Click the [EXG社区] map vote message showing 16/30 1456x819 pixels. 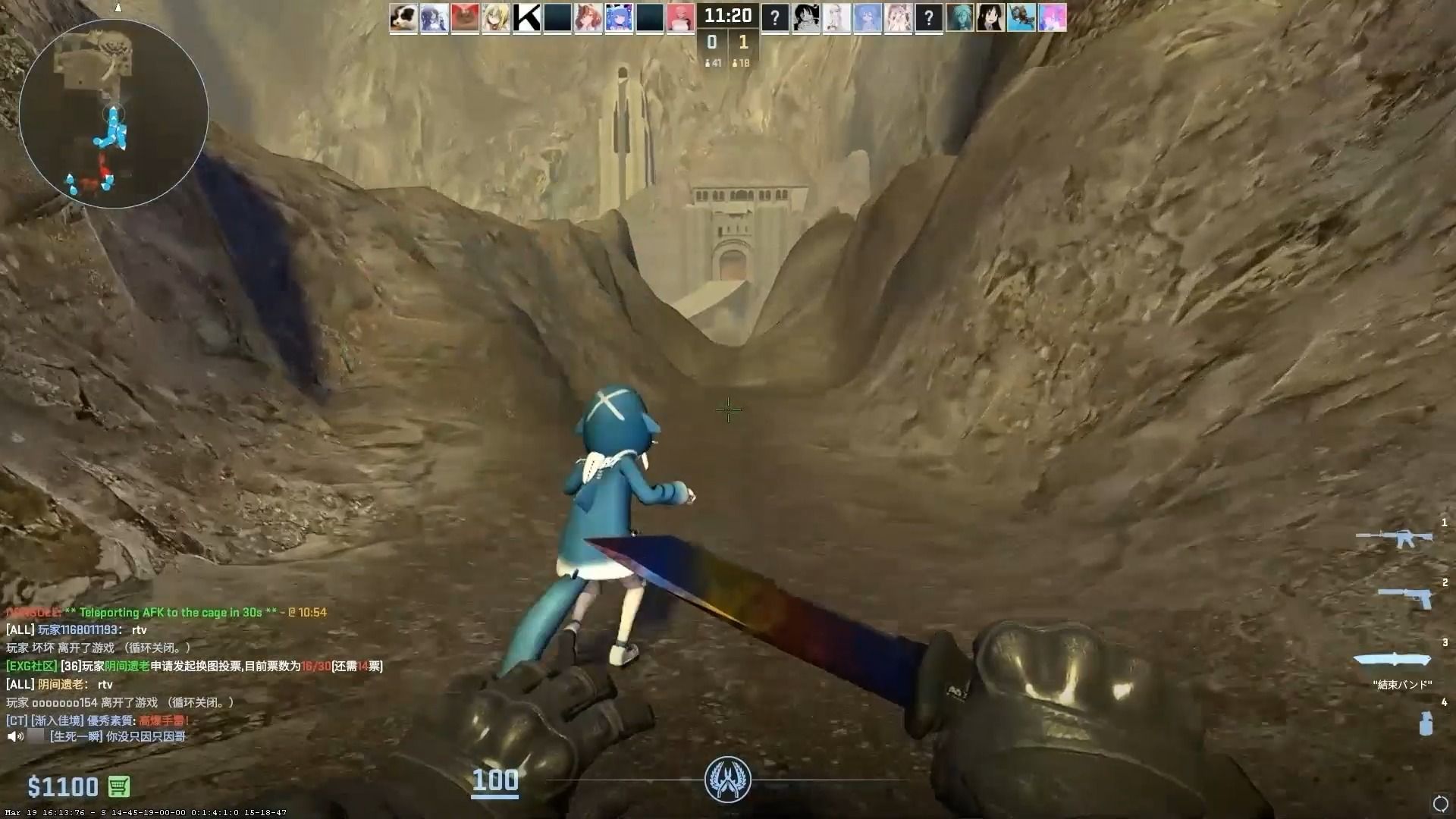[x=193, y=666]
